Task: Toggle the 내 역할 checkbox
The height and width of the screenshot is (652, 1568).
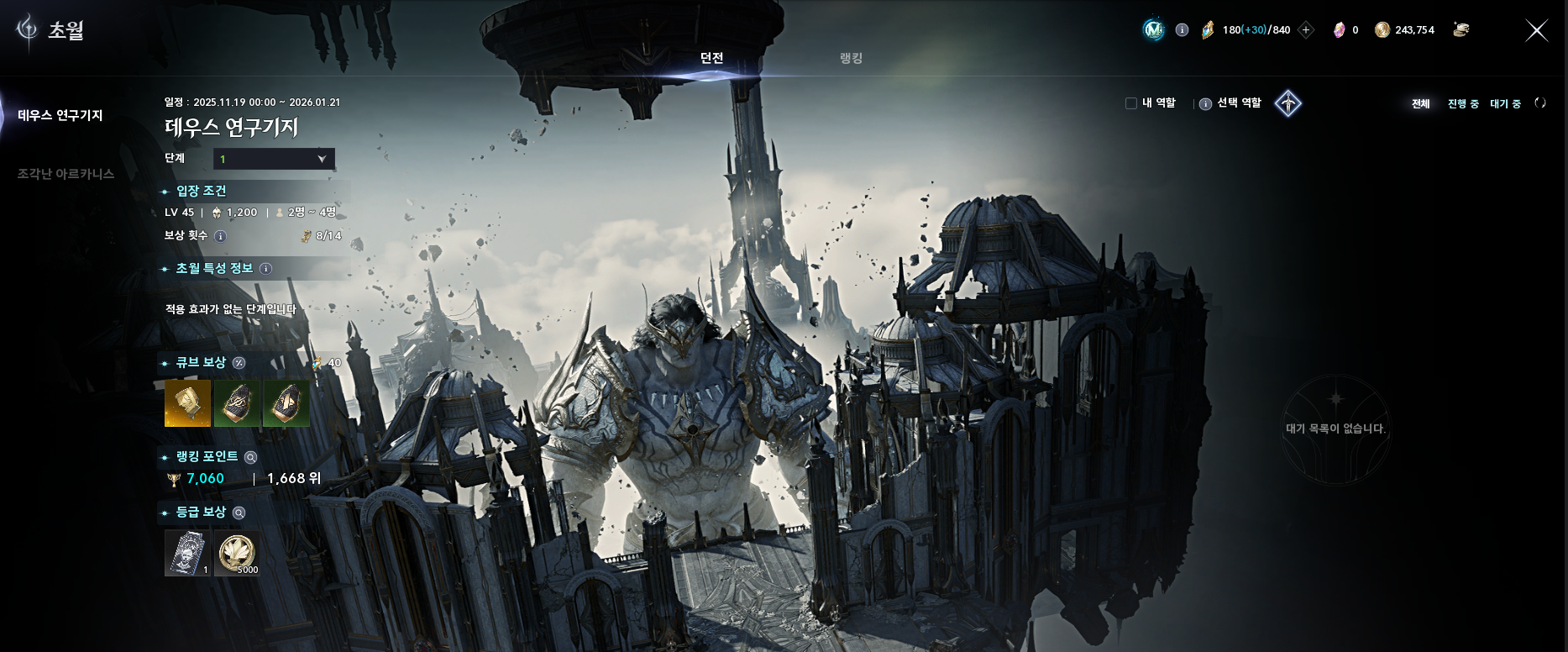Action: pyautogui.click(x=1131, y=103)
